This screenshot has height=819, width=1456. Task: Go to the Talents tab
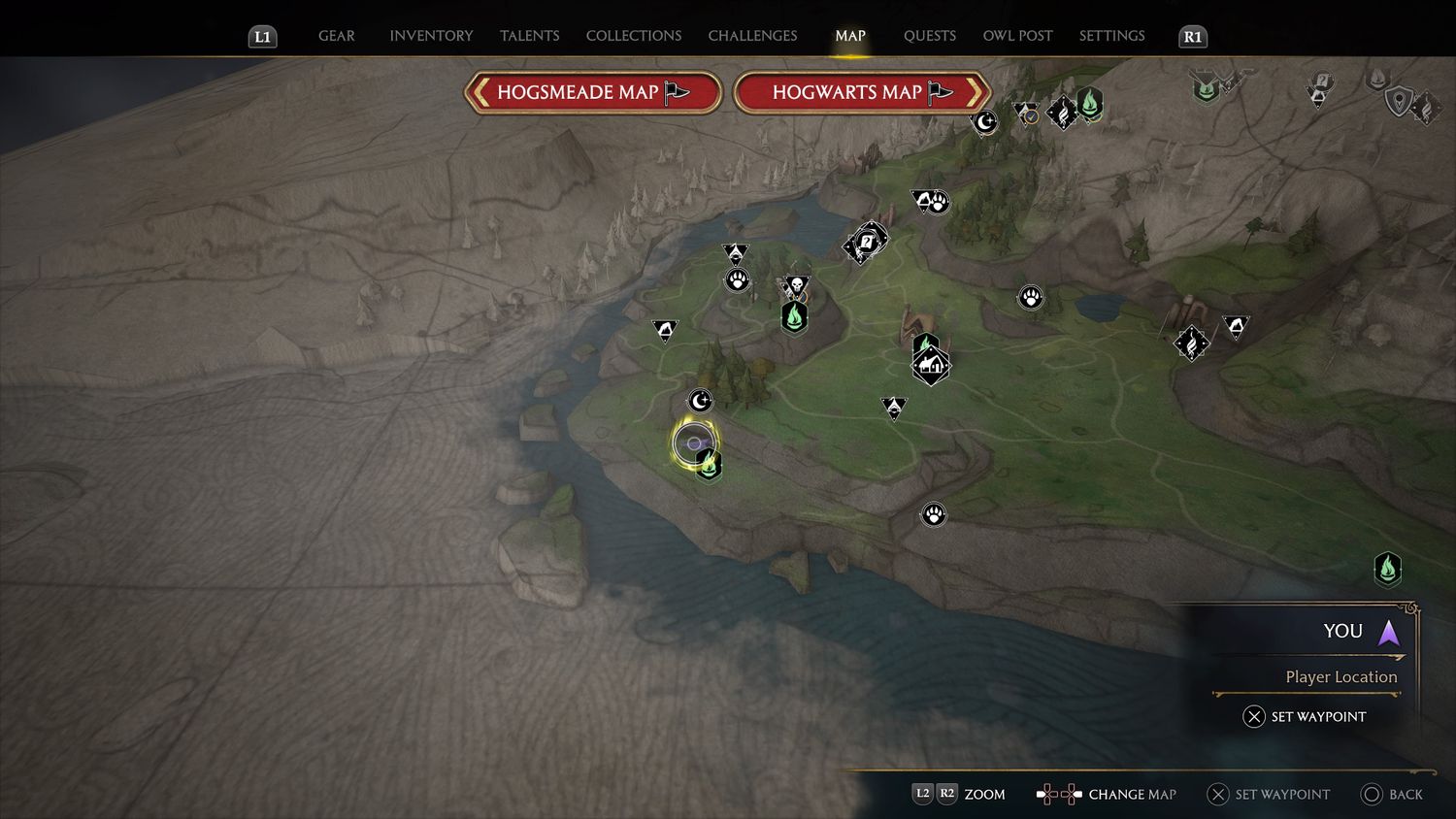click(x=529, y=36)
